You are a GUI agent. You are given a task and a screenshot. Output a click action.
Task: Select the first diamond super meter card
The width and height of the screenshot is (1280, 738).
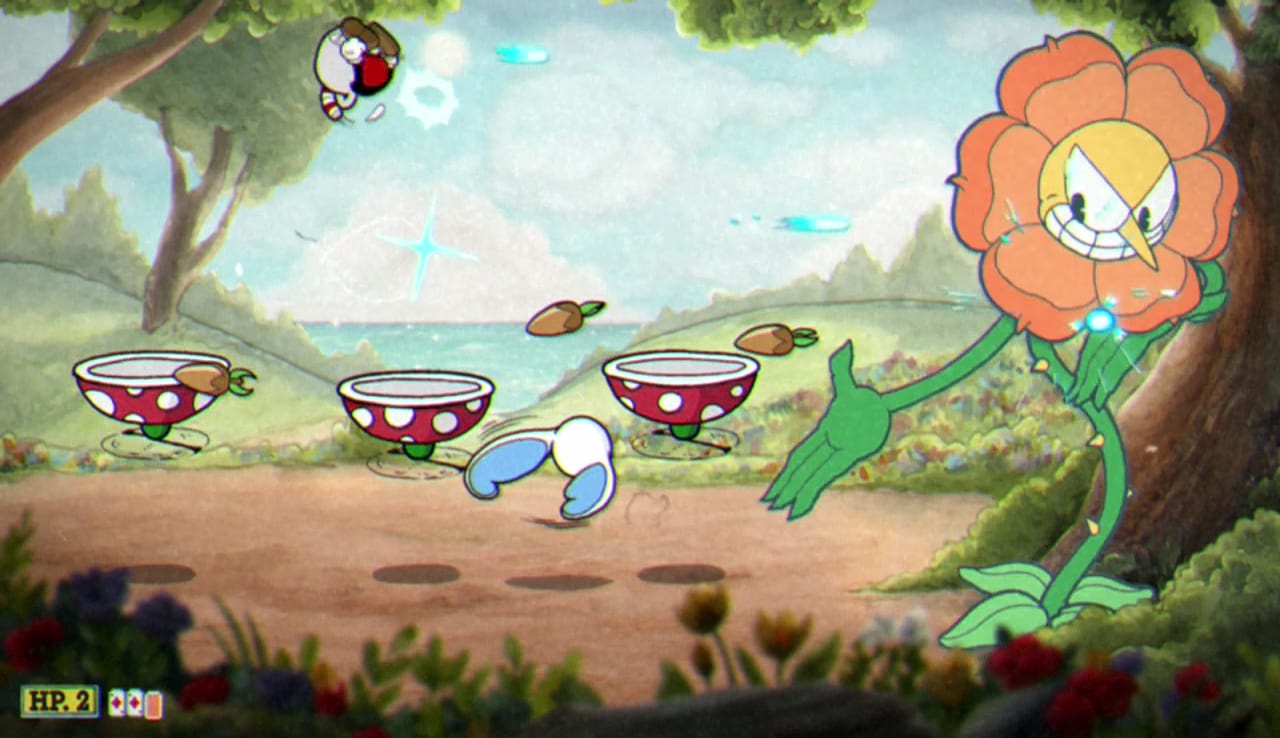pyautogui.click(x=116, y=704)
